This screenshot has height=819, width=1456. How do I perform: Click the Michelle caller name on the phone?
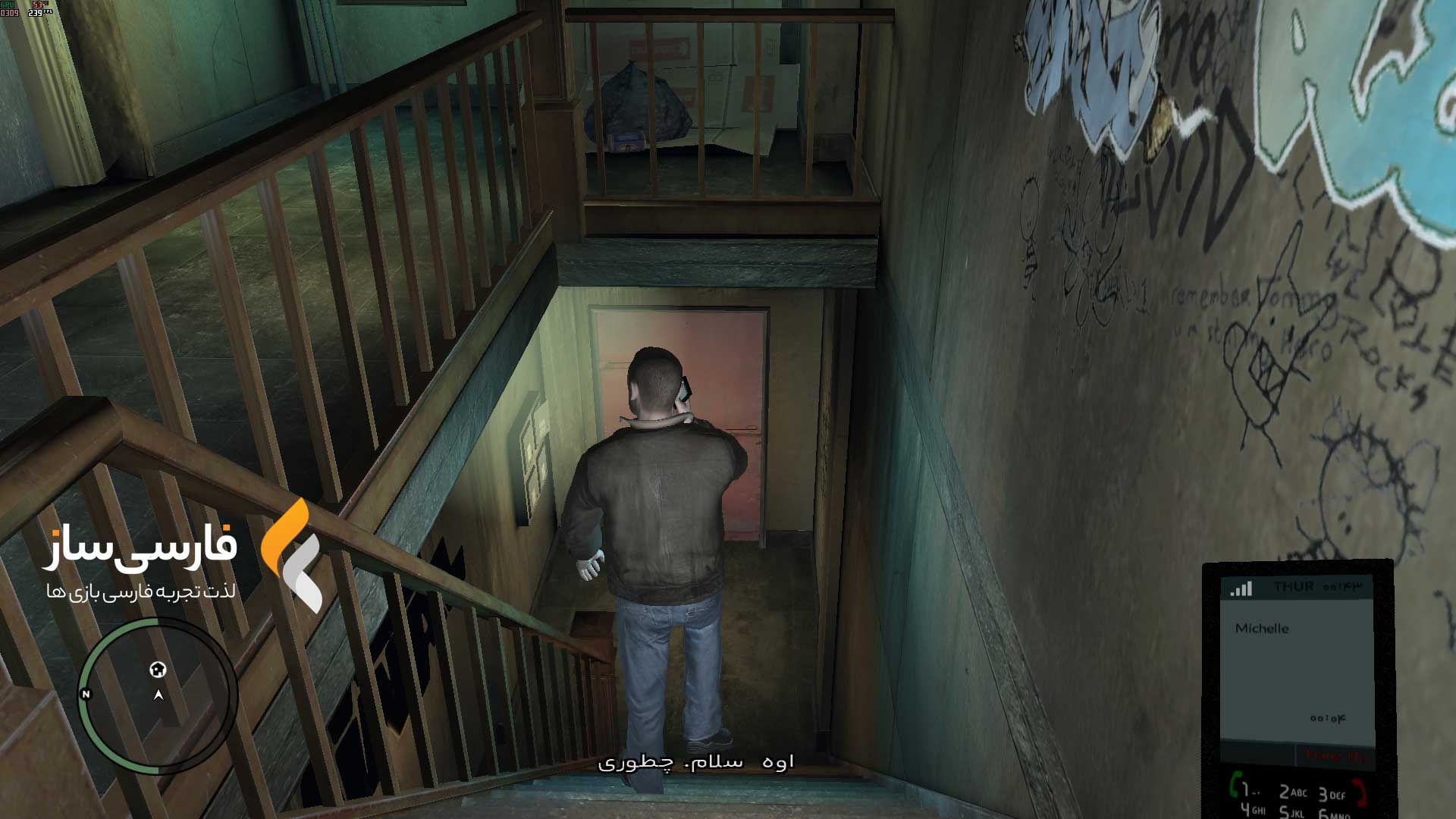(x=1262, y=629)
